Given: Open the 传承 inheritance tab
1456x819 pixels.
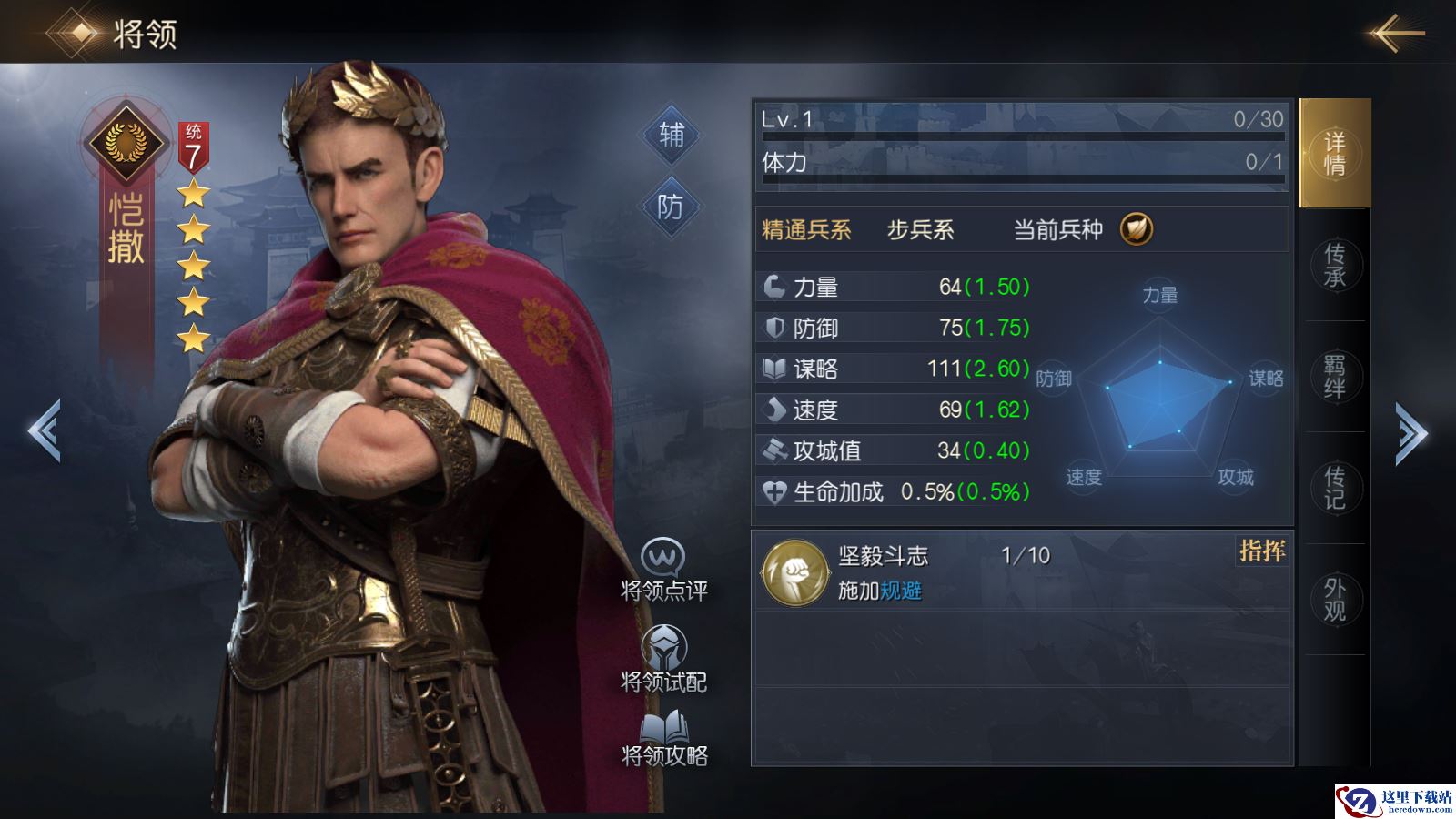Looking at the screenshot, I should tap(1334, 265).
